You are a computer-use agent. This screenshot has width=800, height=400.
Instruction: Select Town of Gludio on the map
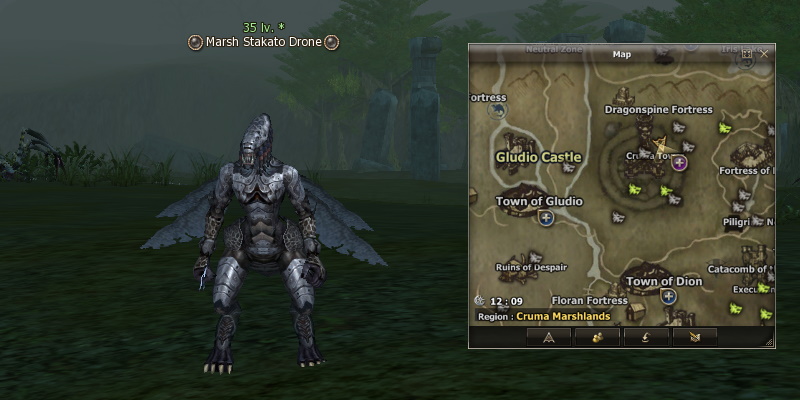[538, 201]
